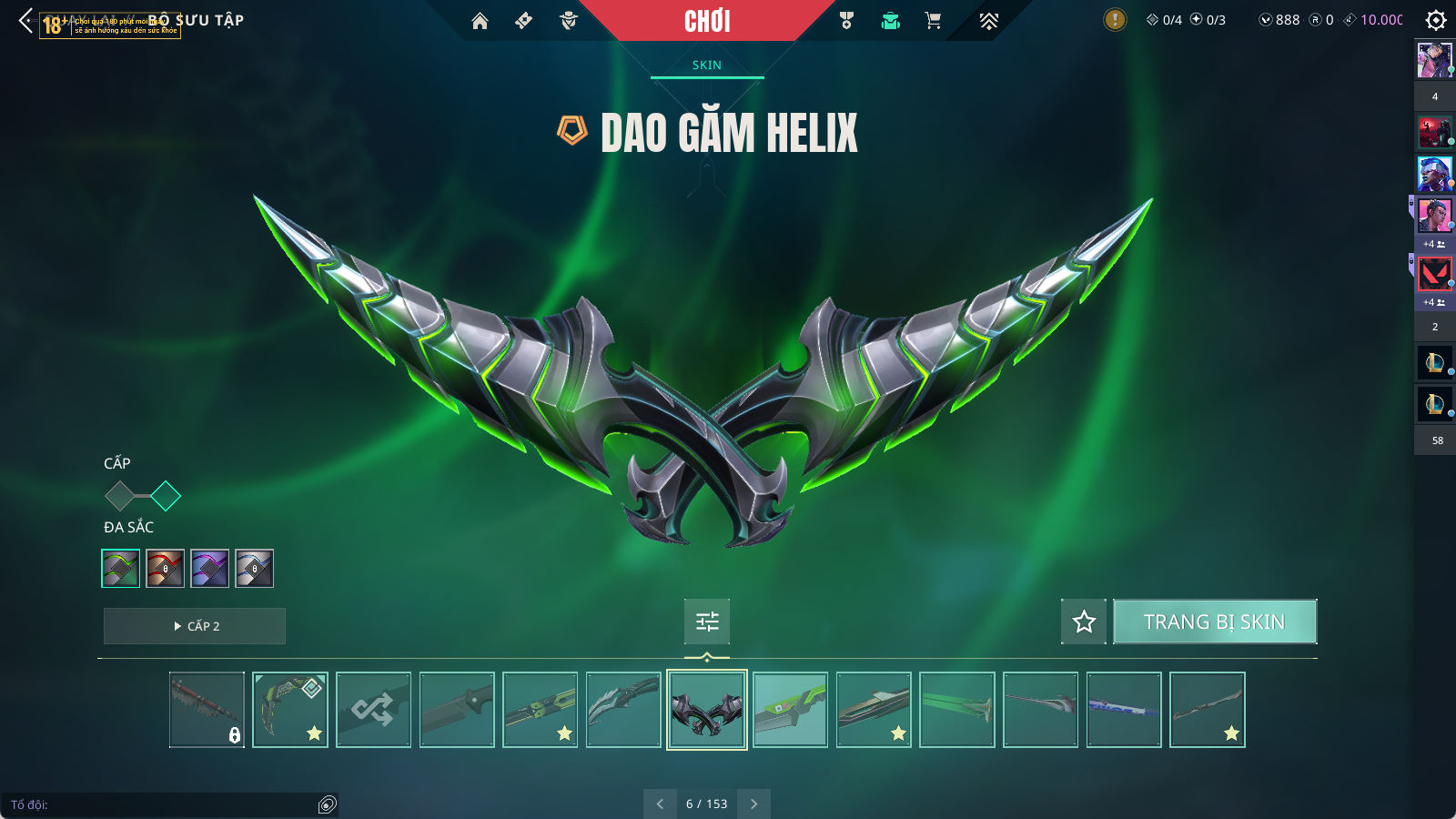Screen dimensions: 1456x819
Task: Go to next skin page arrow
Action: point(753,804)
